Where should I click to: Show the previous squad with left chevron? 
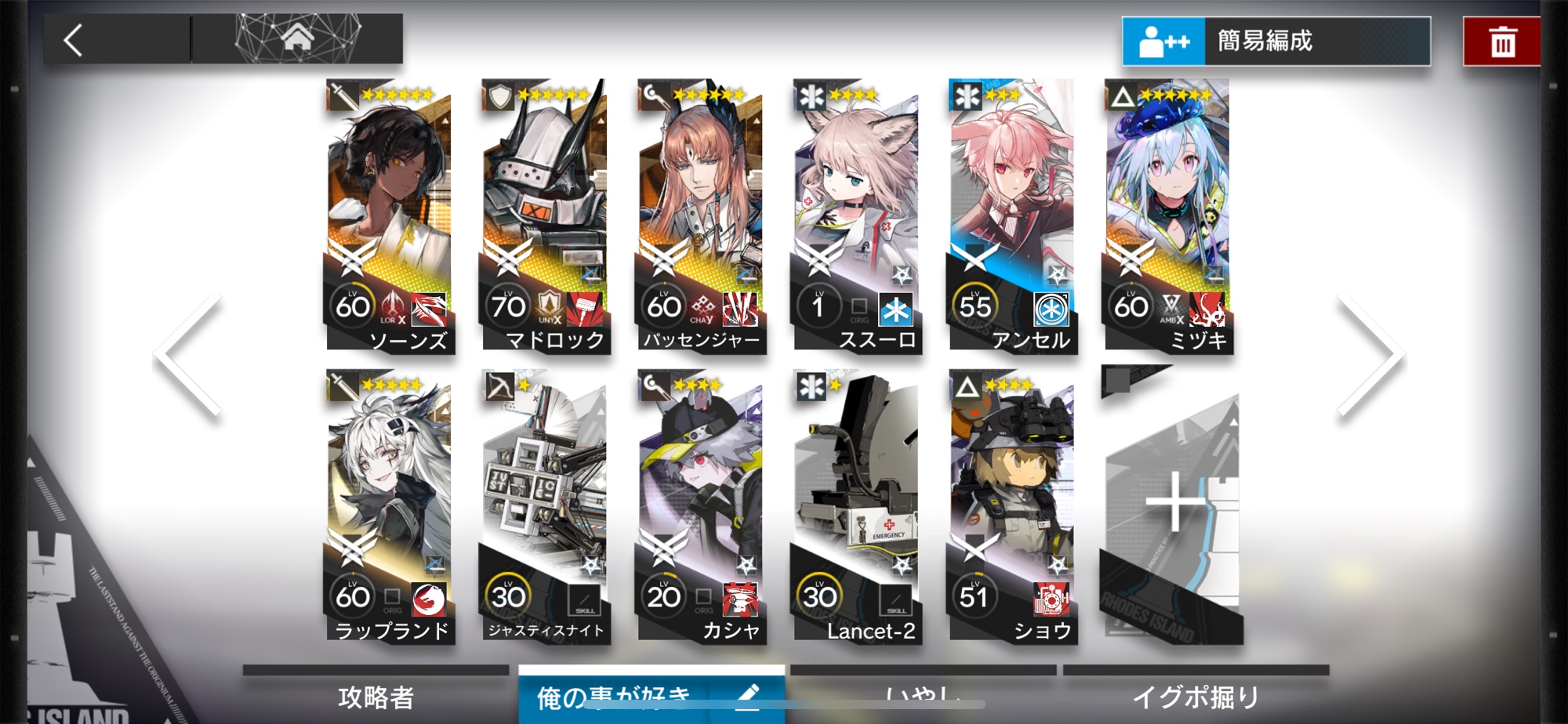pos(190,357)
